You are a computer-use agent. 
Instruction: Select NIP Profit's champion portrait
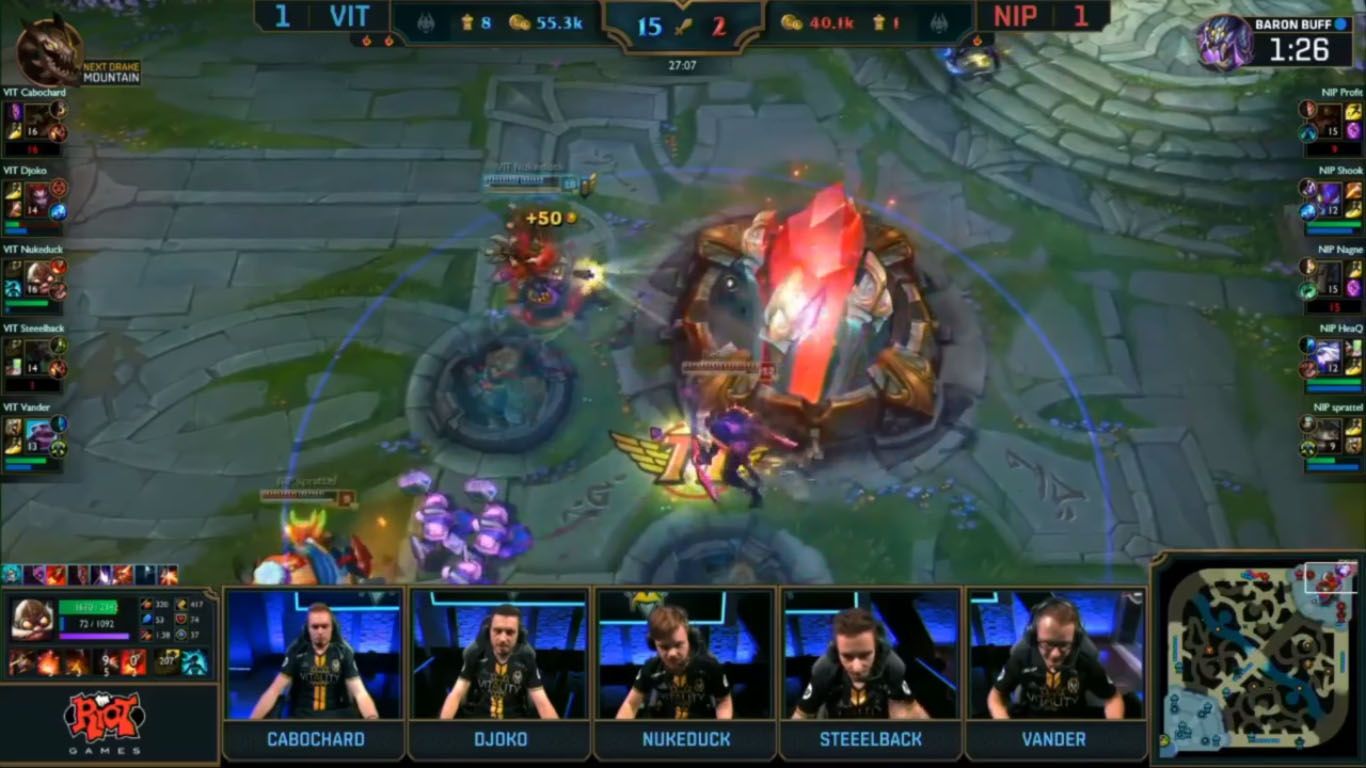[1329, 118]
